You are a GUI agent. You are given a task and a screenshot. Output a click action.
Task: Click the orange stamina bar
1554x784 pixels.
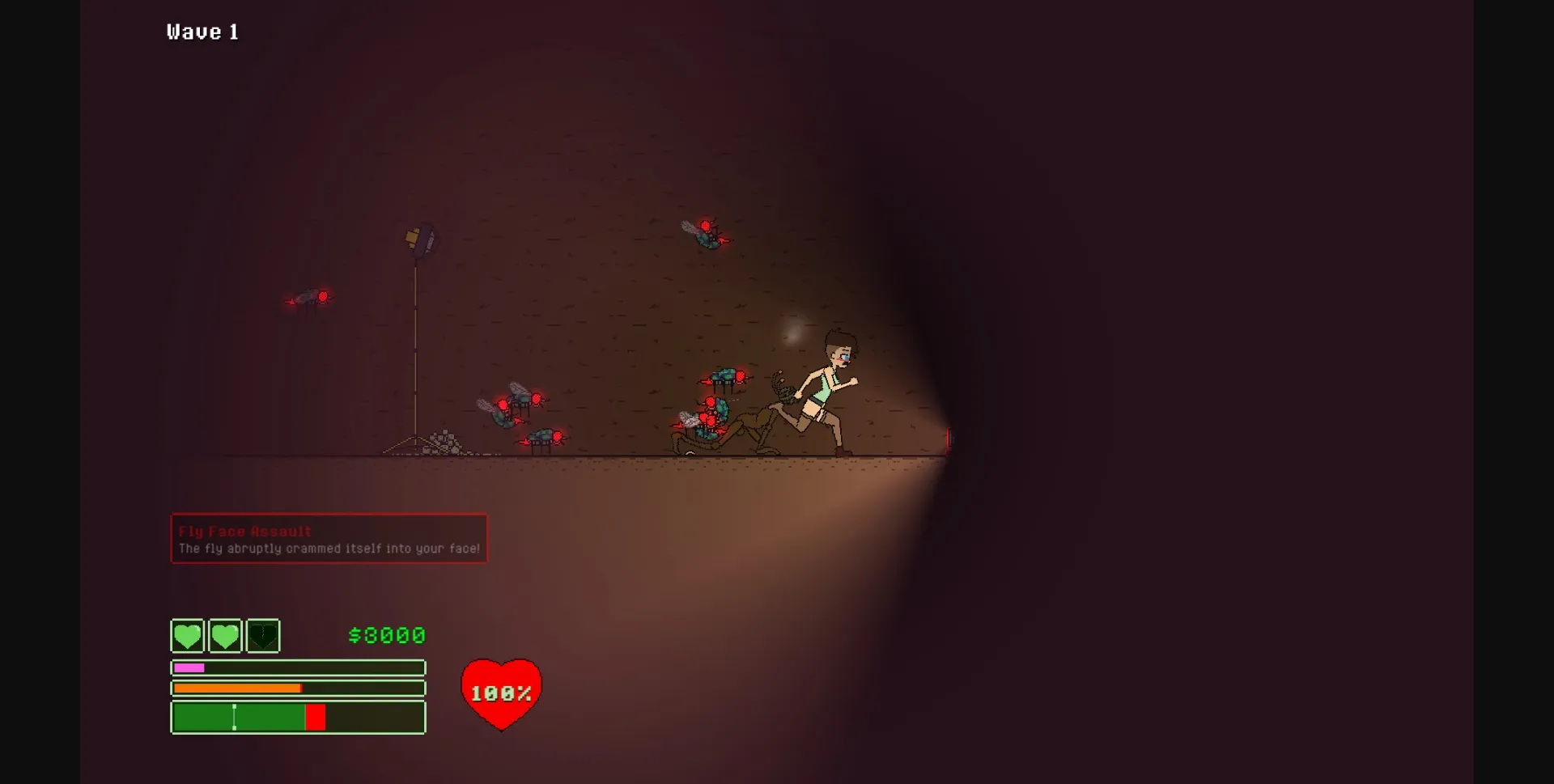tap(239, 688)
